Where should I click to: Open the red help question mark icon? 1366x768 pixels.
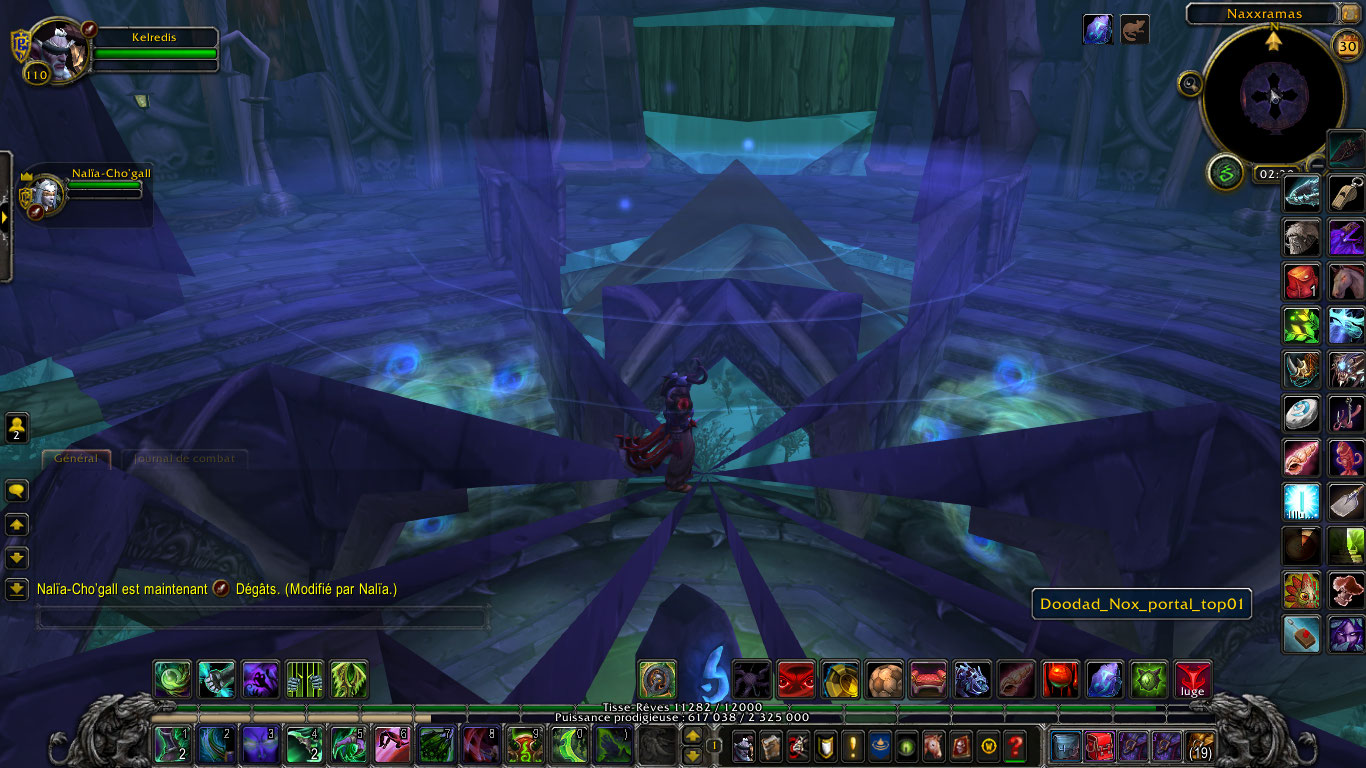[x=1013, y=748]
